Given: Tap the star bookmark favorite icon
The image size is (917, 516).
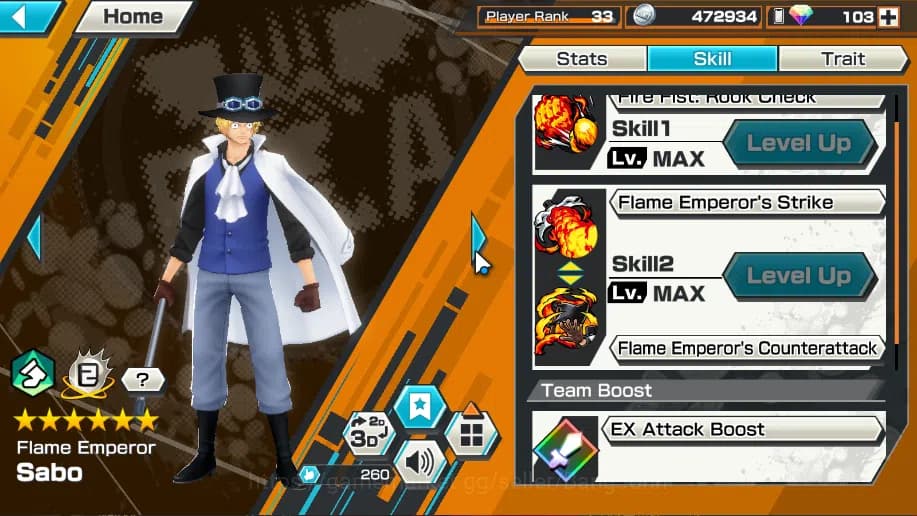Looking at the screenshot, I should click(419, 407).
